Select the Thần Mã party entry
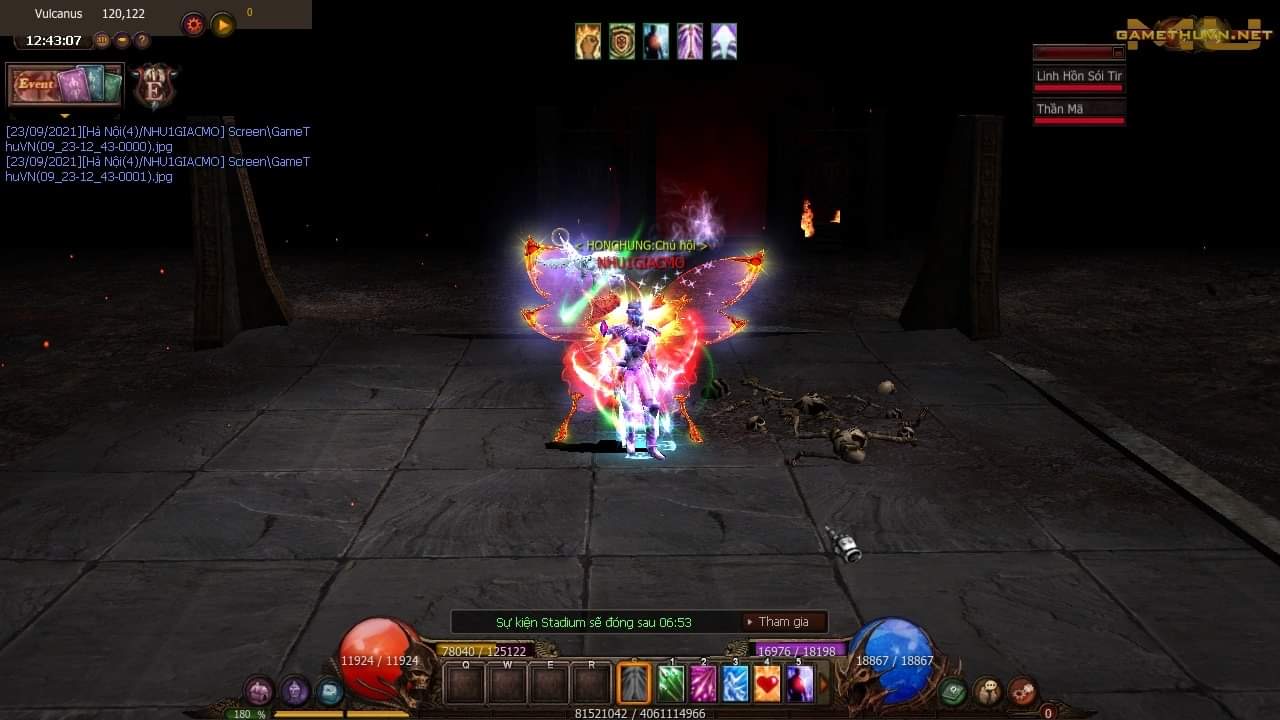The width and height of the screenshot is (1280, 720). (x=1078, y=110)
